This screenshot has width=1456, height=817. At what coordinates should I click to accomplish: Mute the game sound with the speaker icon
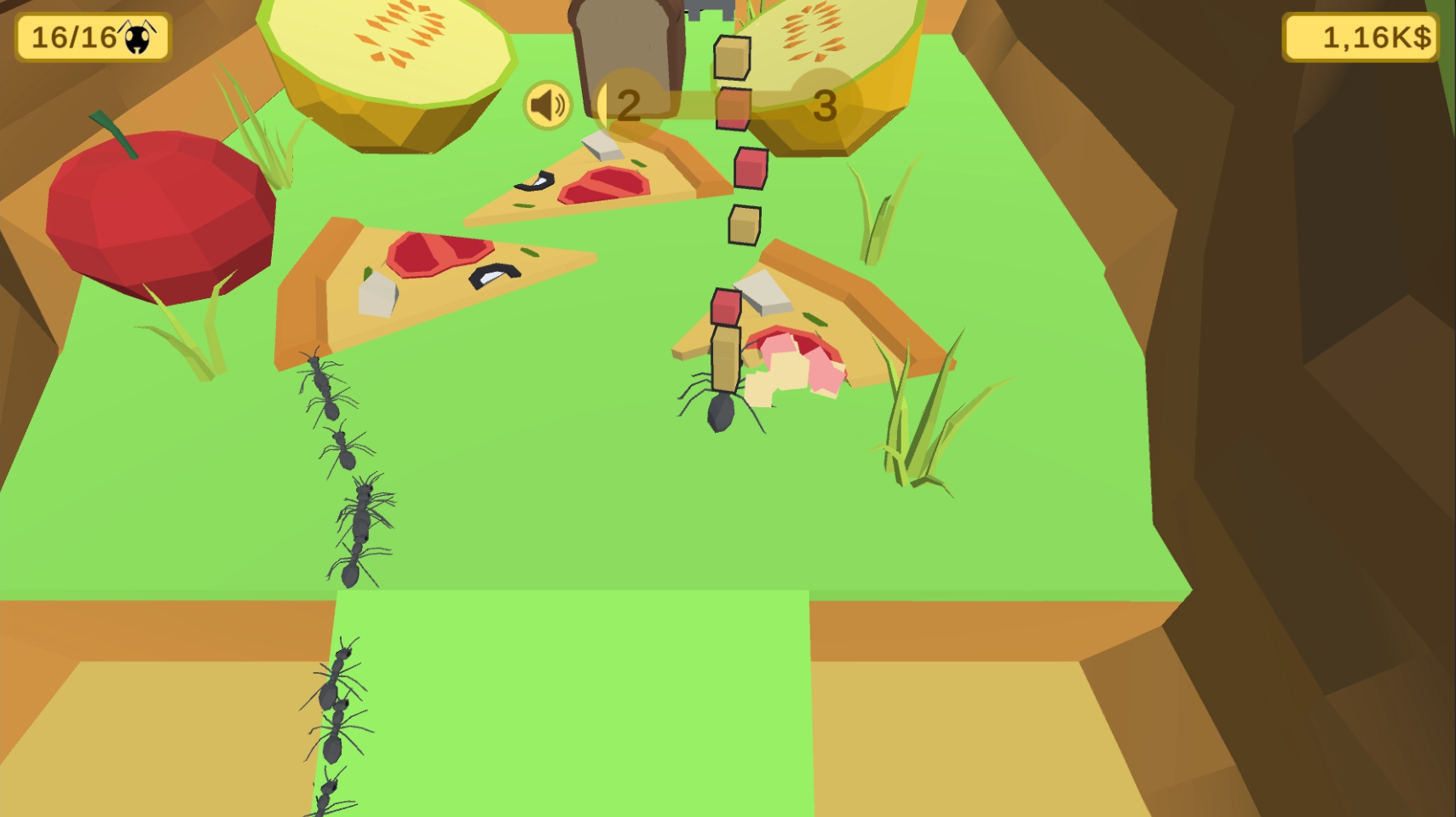point(546,104)
